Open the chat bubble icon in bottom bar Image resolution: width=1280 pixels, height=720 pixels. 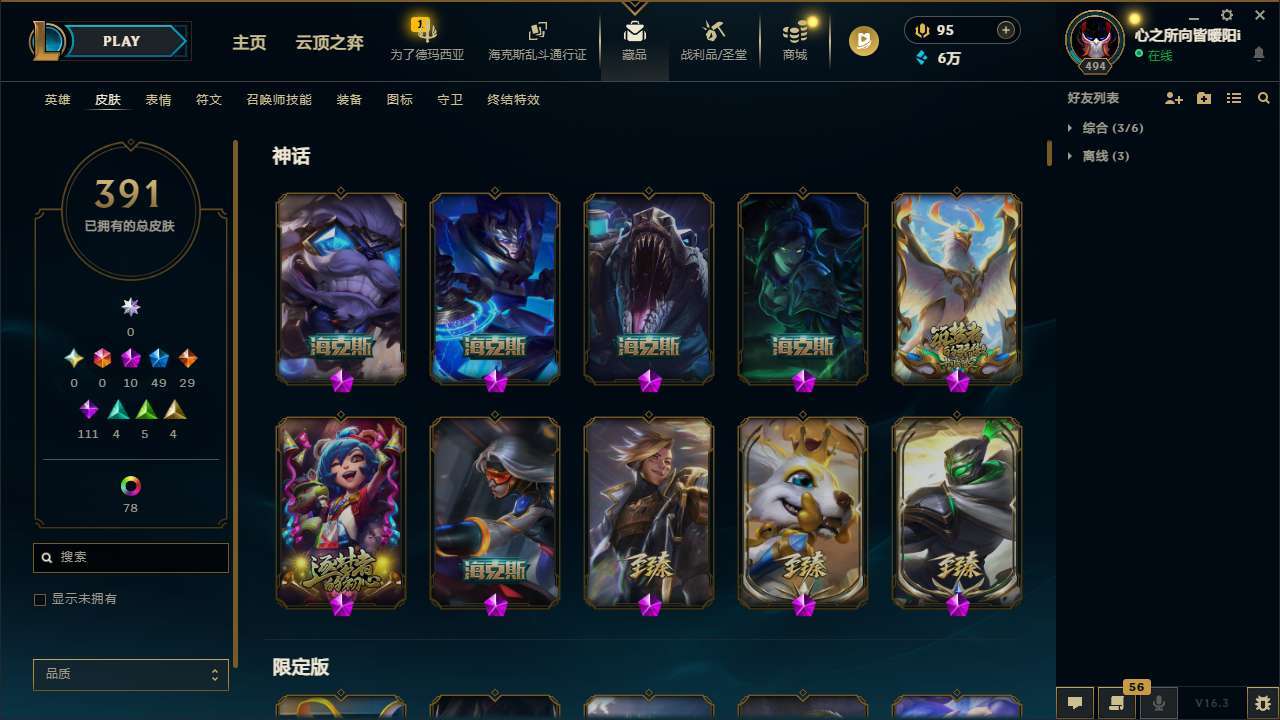point(1075,702)
